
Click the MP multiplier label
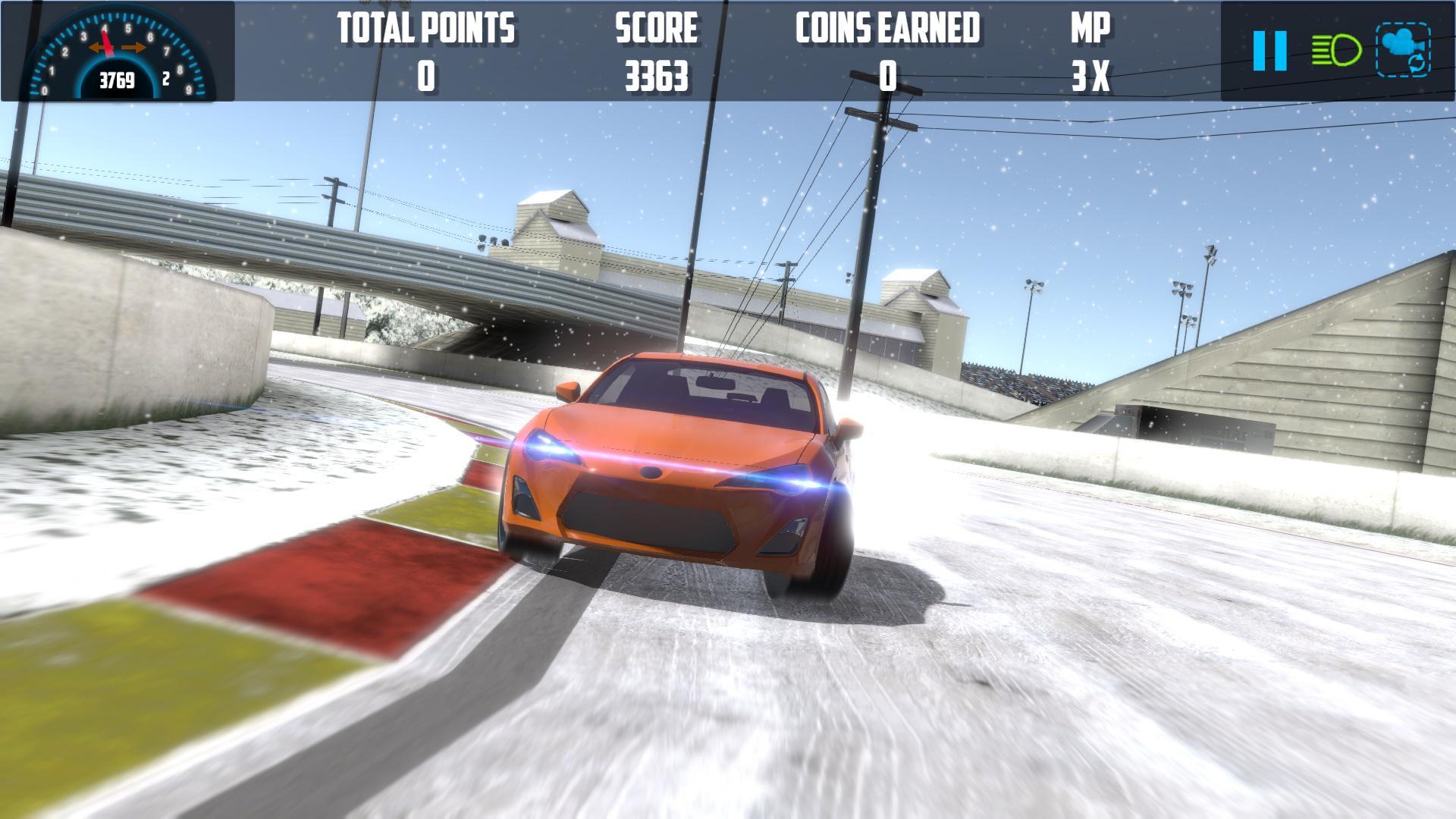(1090, 29)
